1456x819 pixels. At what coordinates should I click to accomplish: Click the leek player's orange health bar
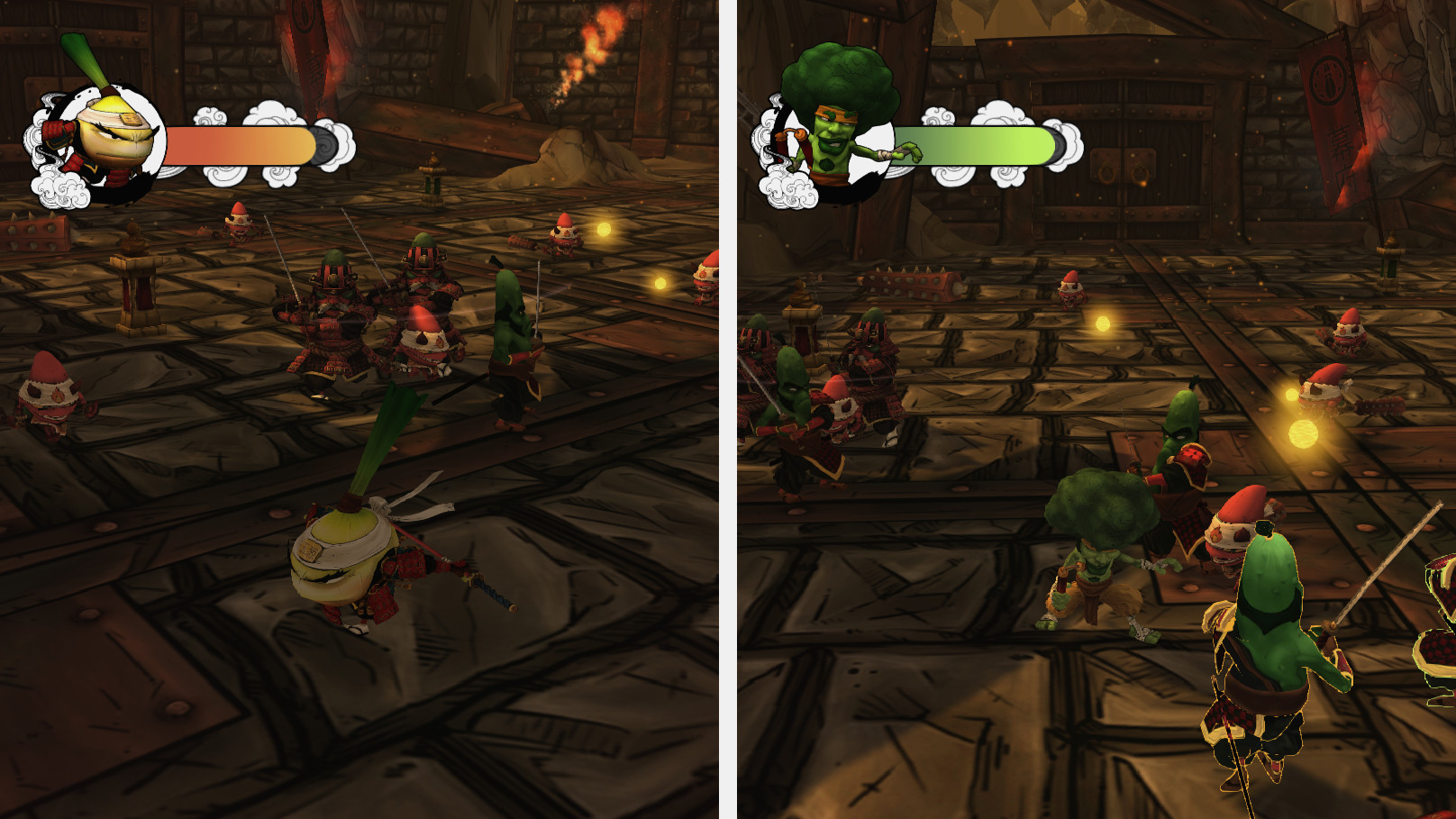coord(239,144)
